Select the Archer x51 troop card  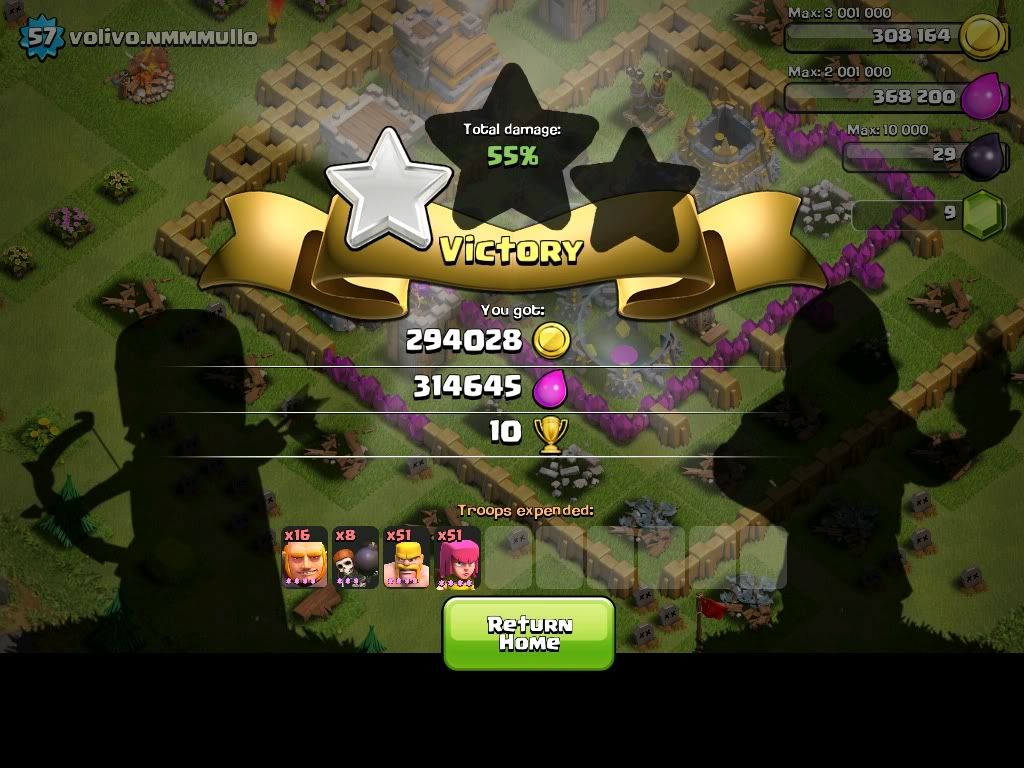pos(458,557)
